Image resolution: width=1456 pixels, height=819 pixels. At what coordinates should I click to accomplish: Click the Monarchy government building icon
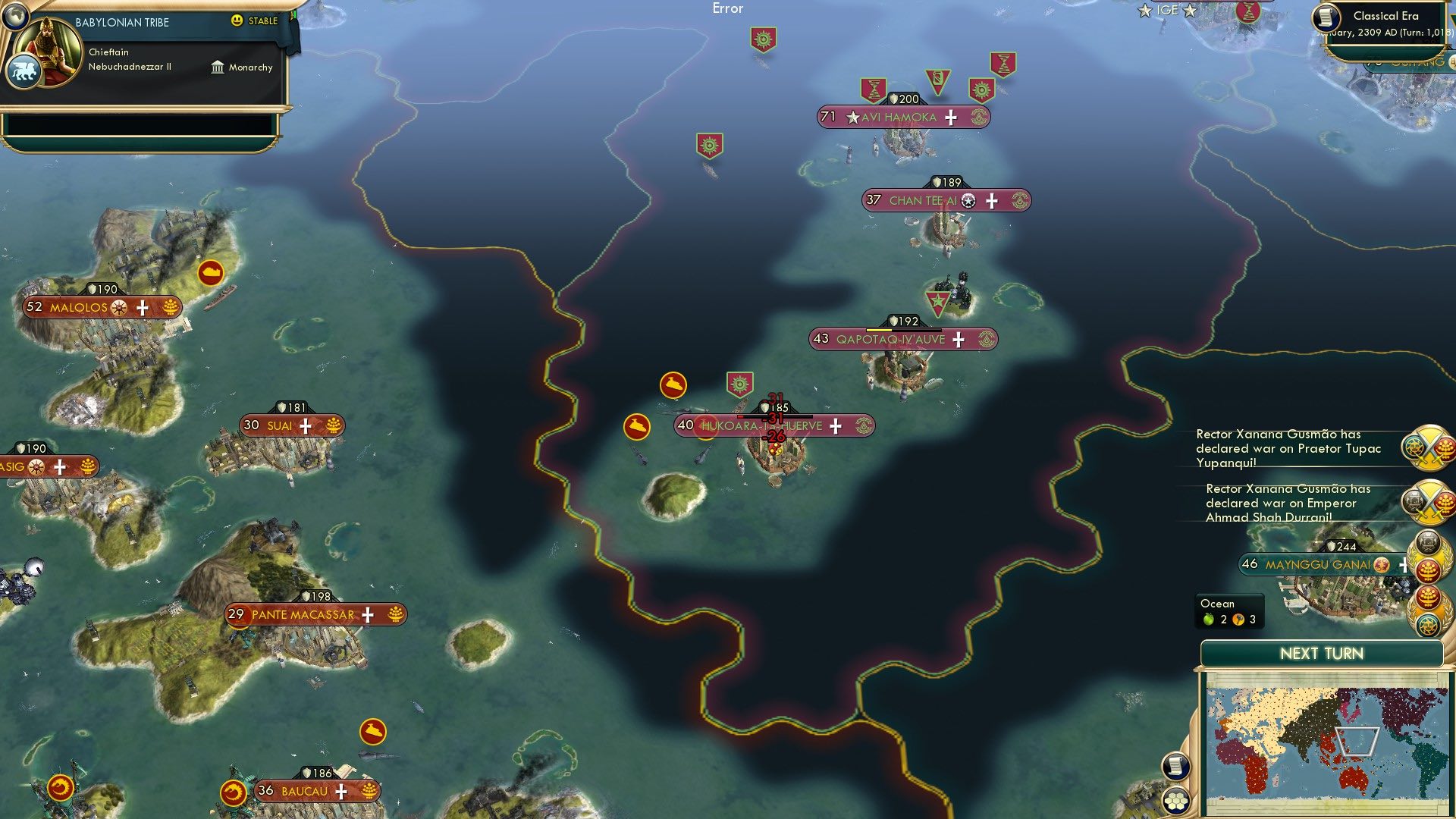point(216,67)
